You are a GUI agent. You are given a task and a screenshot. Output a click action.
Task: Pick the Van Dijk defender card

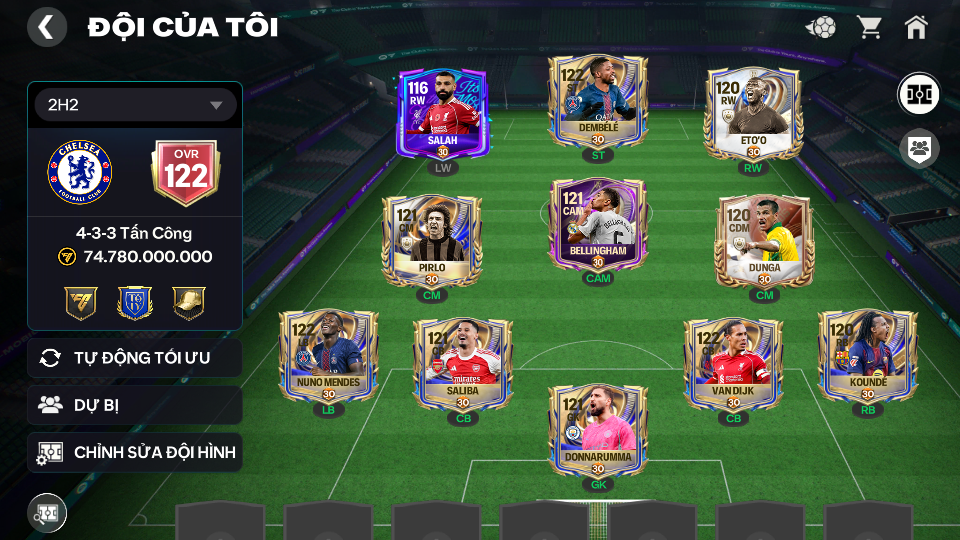(x=733, y=363)
